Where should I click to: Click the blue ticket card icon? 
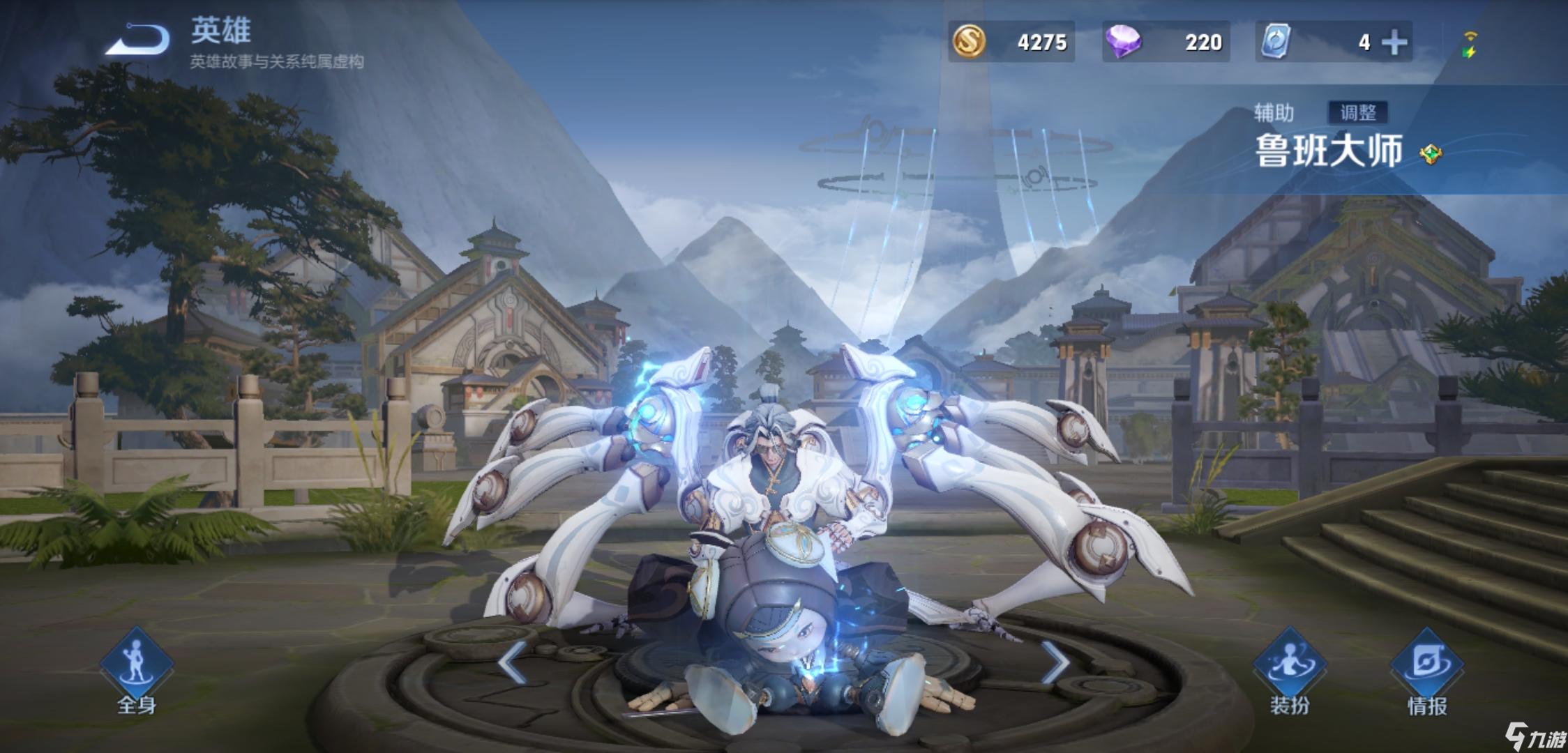1276,42
